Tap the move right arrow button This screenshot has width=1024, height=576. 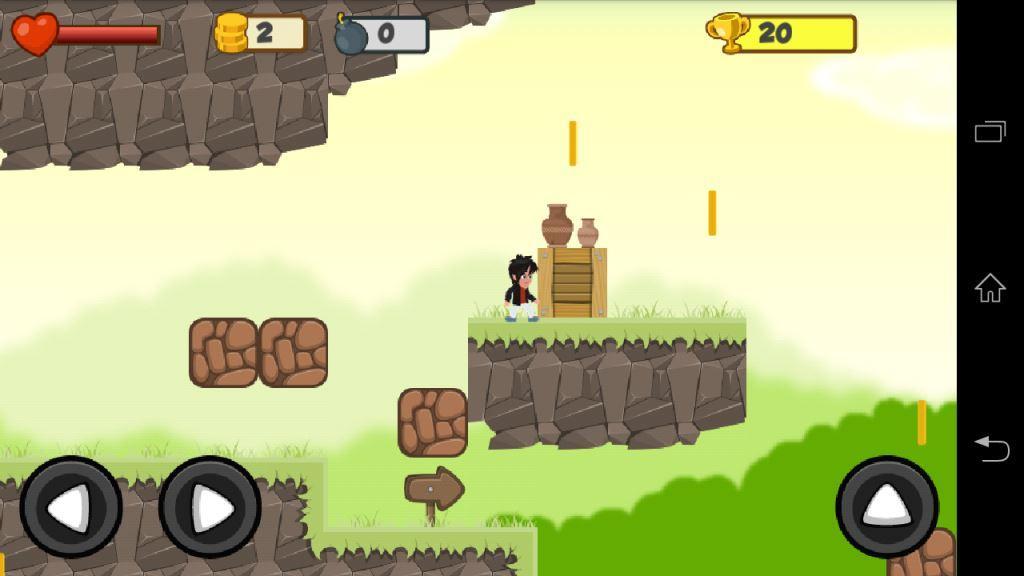pyautogui.click(x=210, y=507)
